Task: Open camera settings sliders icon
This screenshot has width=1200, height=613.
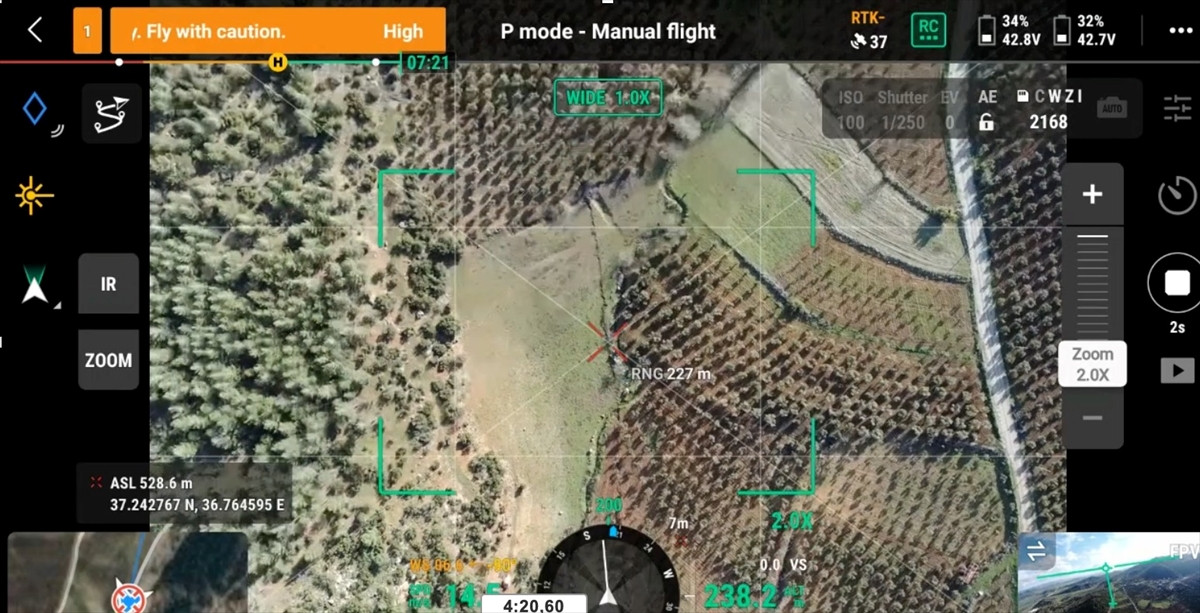Action: click(x=1177, y=108)
